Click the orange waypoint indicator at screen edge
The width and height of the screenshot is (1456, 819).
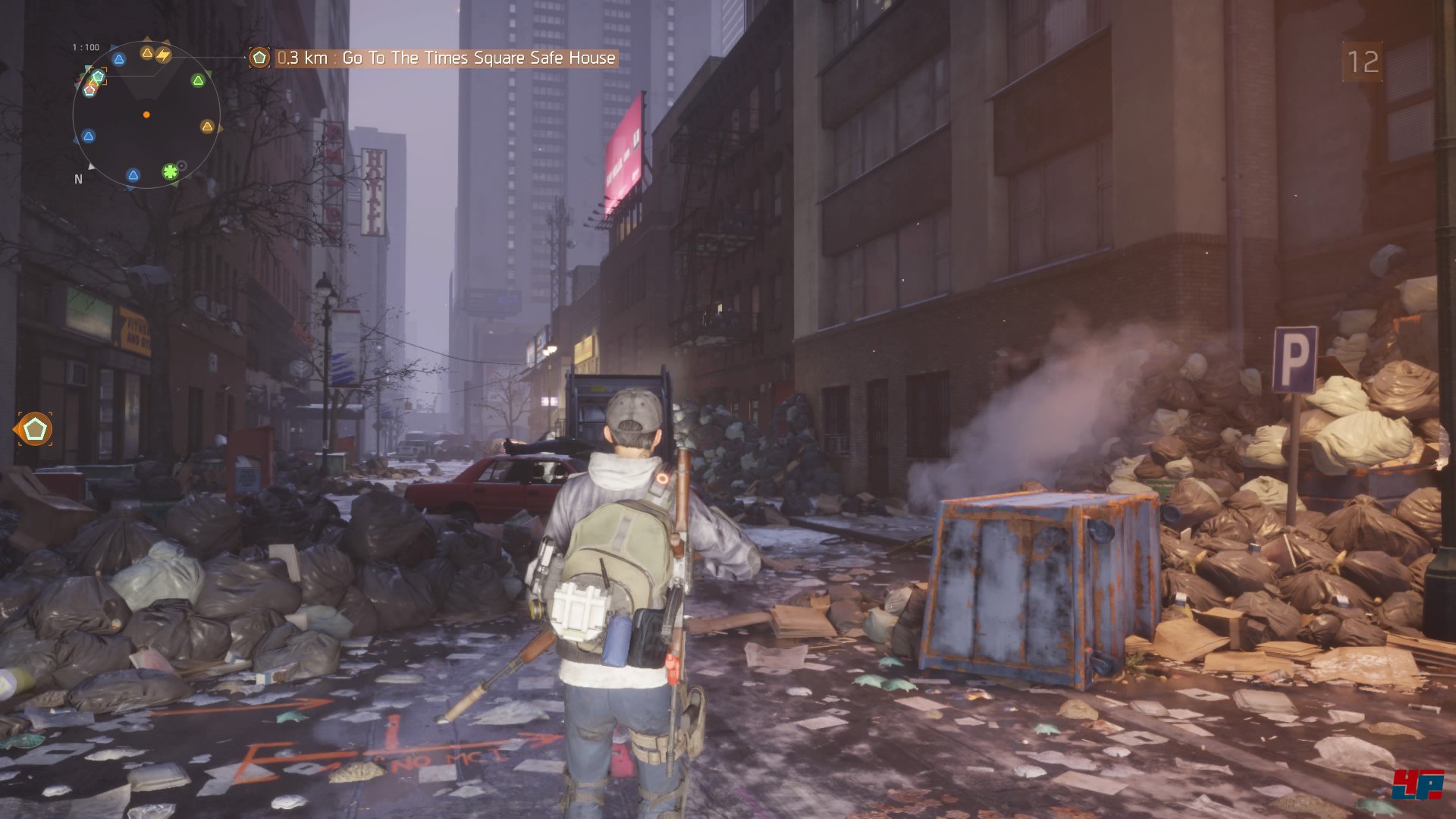[x=33, y=429]
